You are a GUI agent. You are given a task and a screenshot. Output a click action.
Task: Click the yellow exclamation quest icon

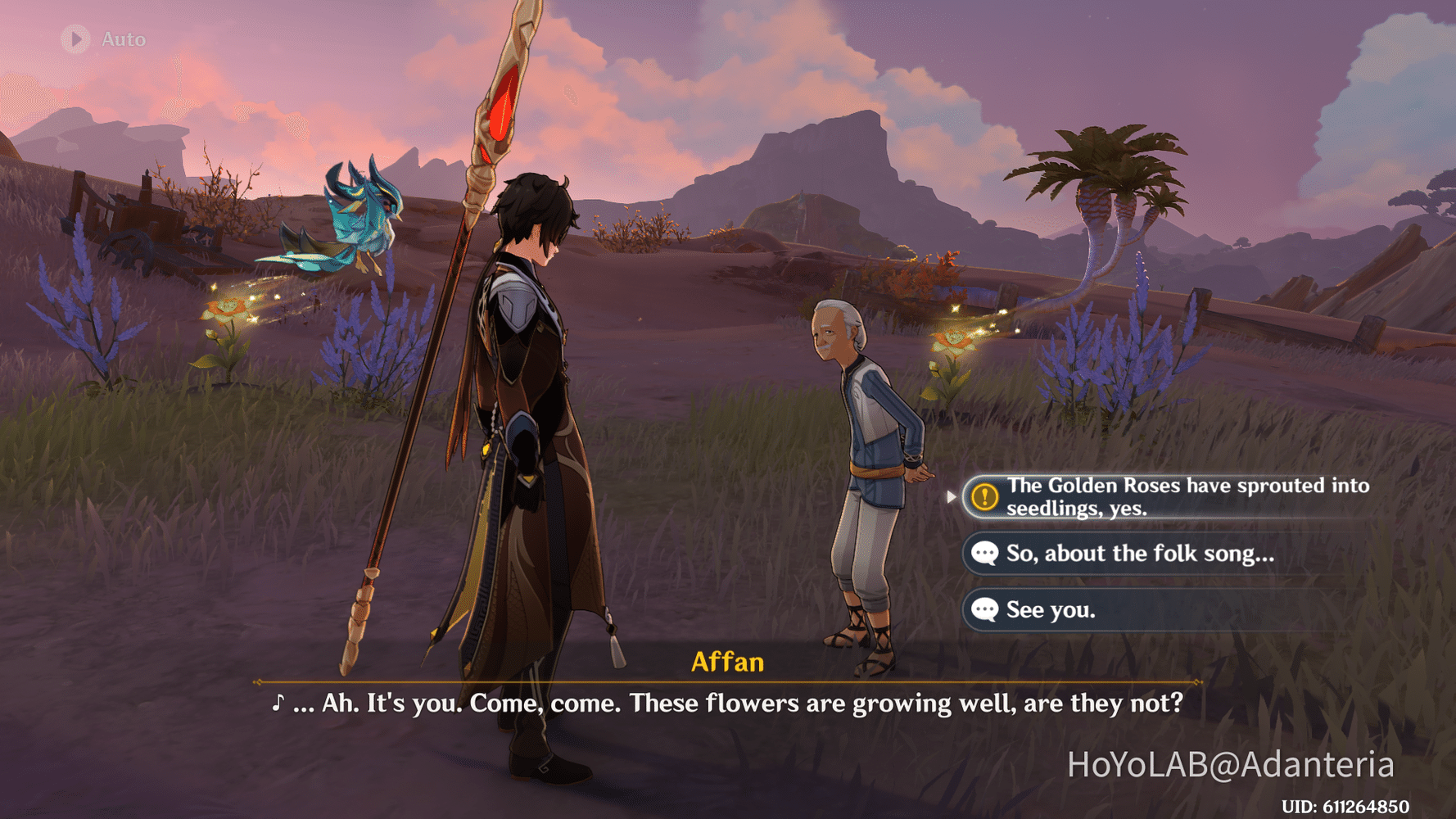pos(983,497)
